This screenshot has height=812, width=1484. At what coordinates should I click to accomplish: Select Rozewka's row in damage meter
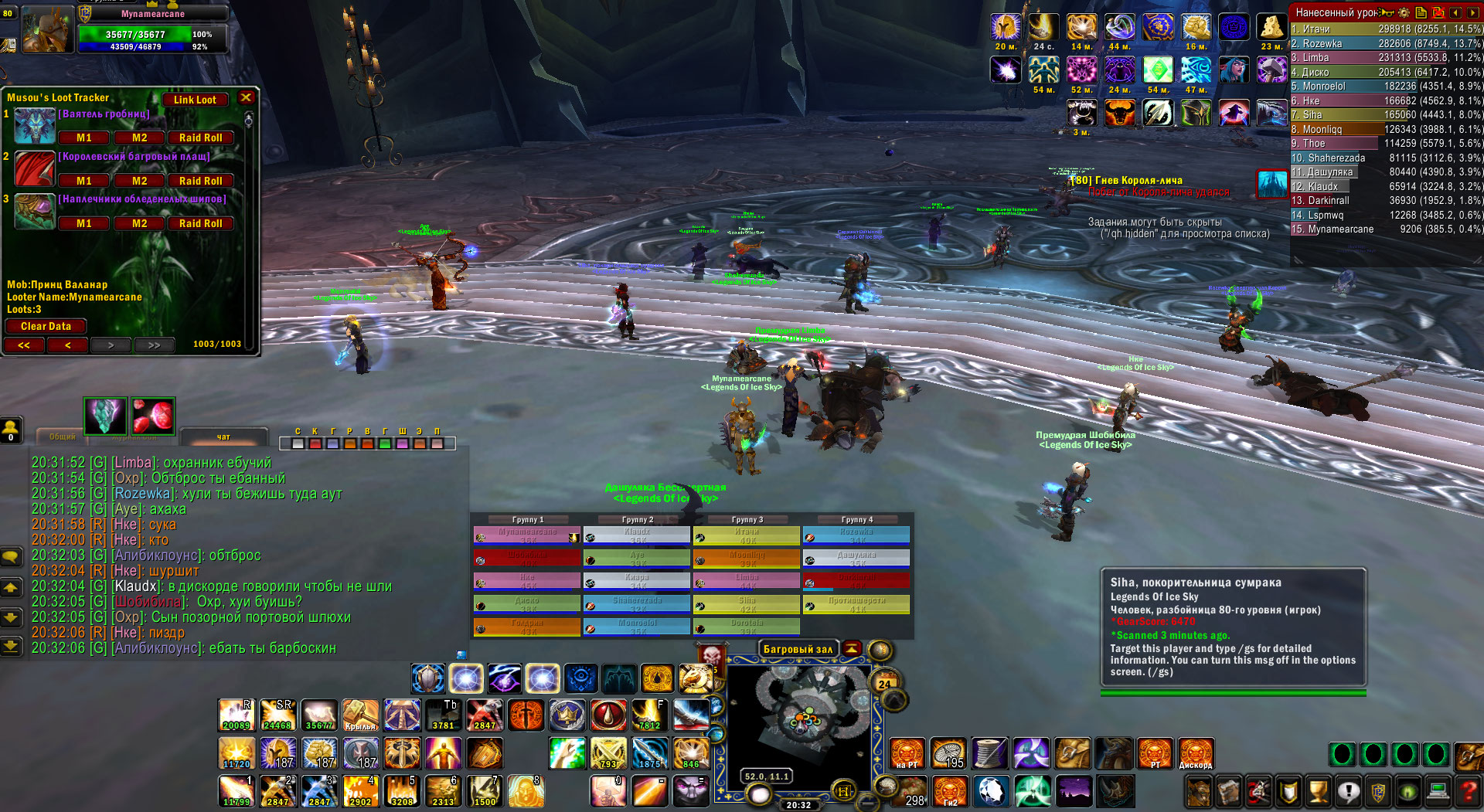pos(1385,44)
